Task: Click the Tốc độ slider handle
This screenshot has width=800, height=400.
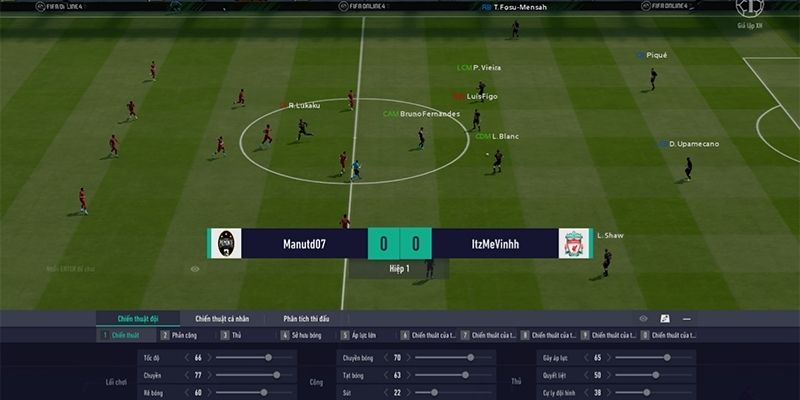Action: click(x=268, y=357)
